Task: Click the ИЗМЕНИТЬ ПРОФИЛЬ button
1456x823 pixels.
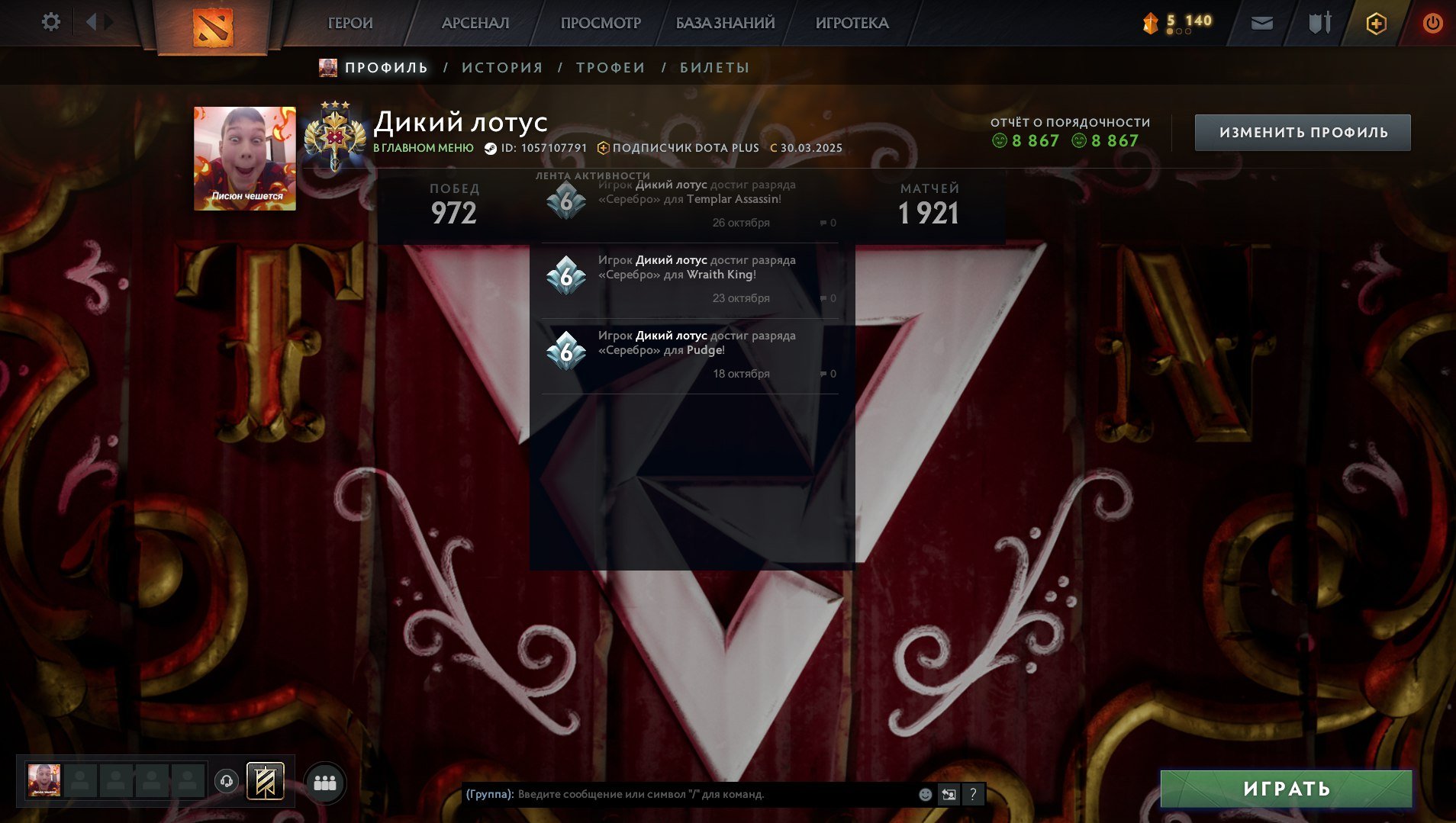Action: (x=1303, y=131)
